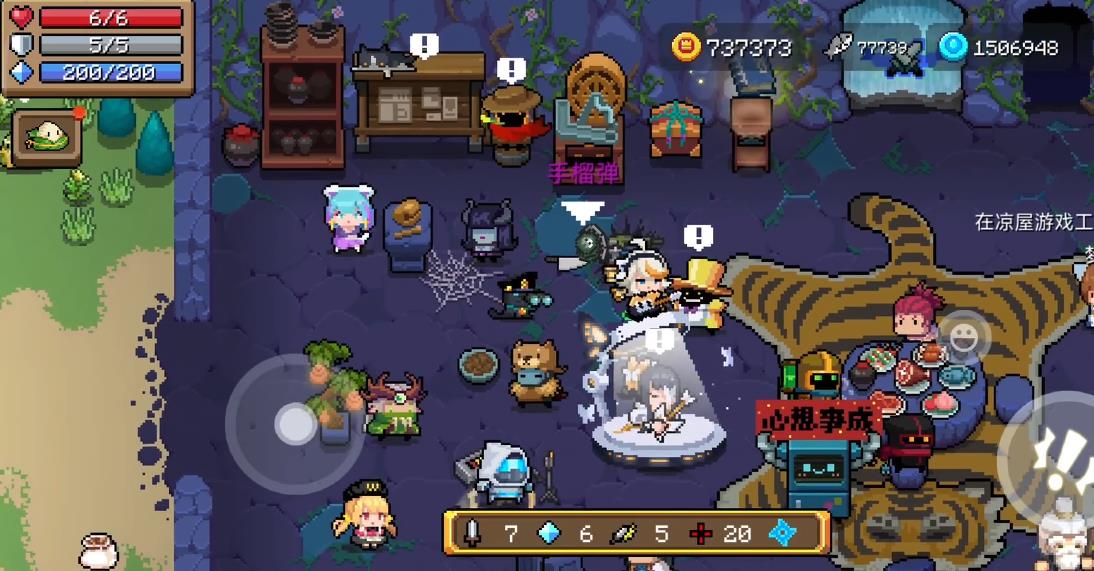Open the seed sprout button with red dot
Screen dimensions: 1094x571
click(47, 137)
